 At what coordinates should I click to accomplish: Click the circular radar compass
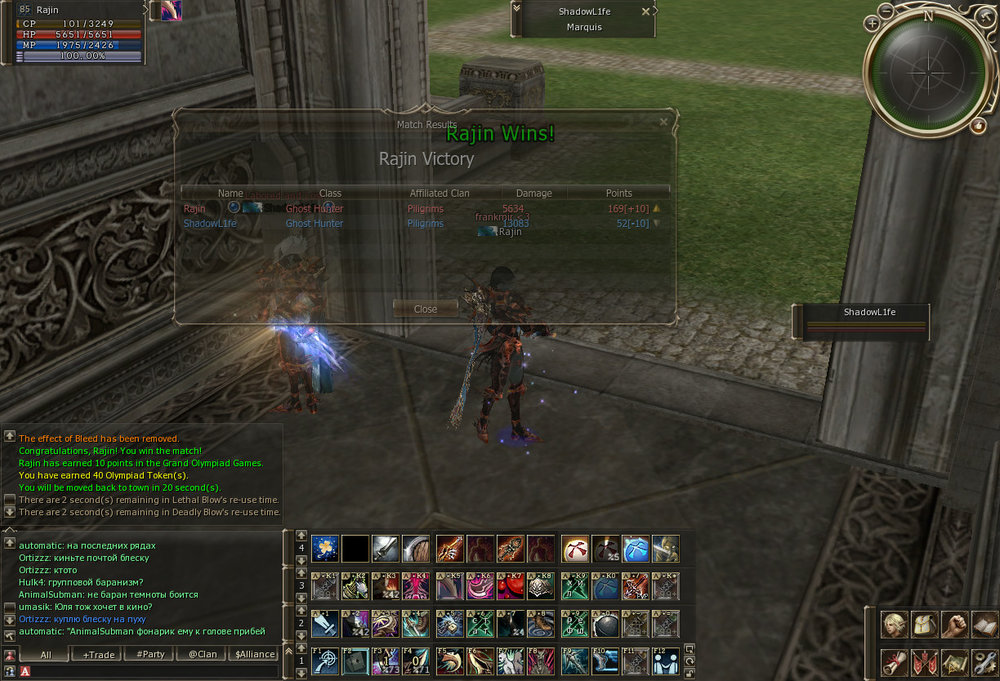926,71
